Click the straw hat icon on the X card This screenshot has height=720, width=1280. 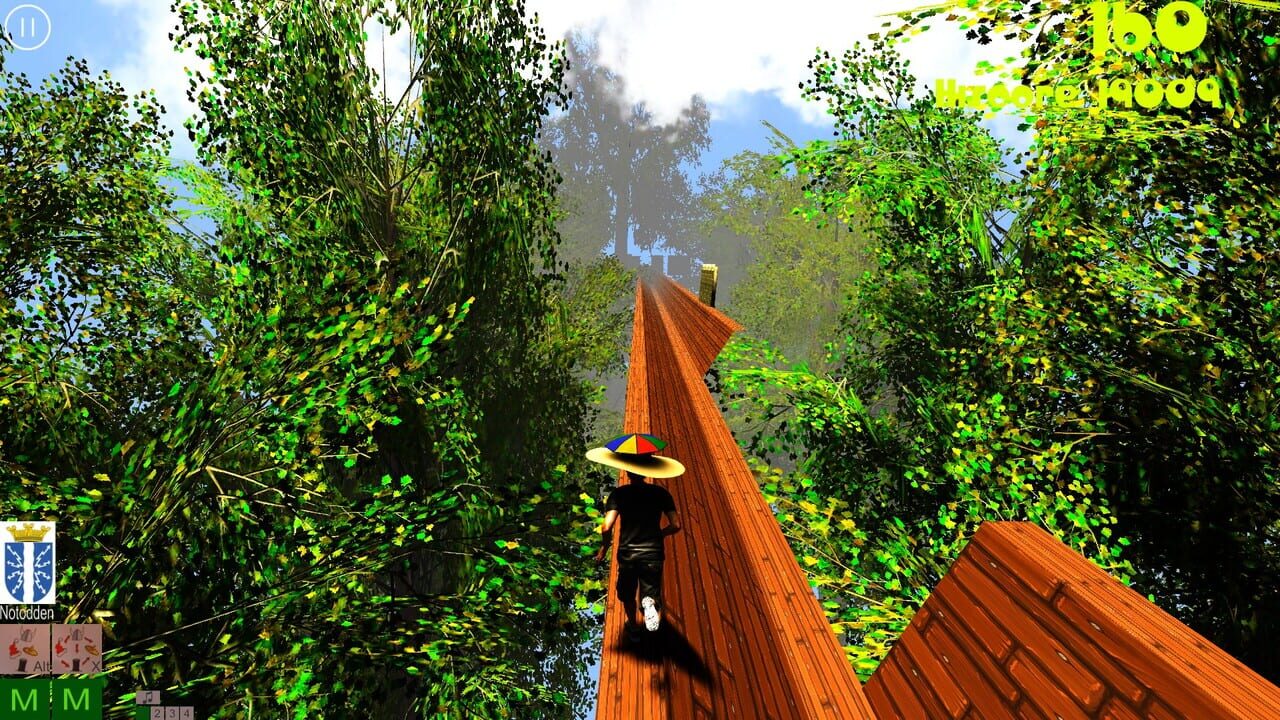coord(92,650)
